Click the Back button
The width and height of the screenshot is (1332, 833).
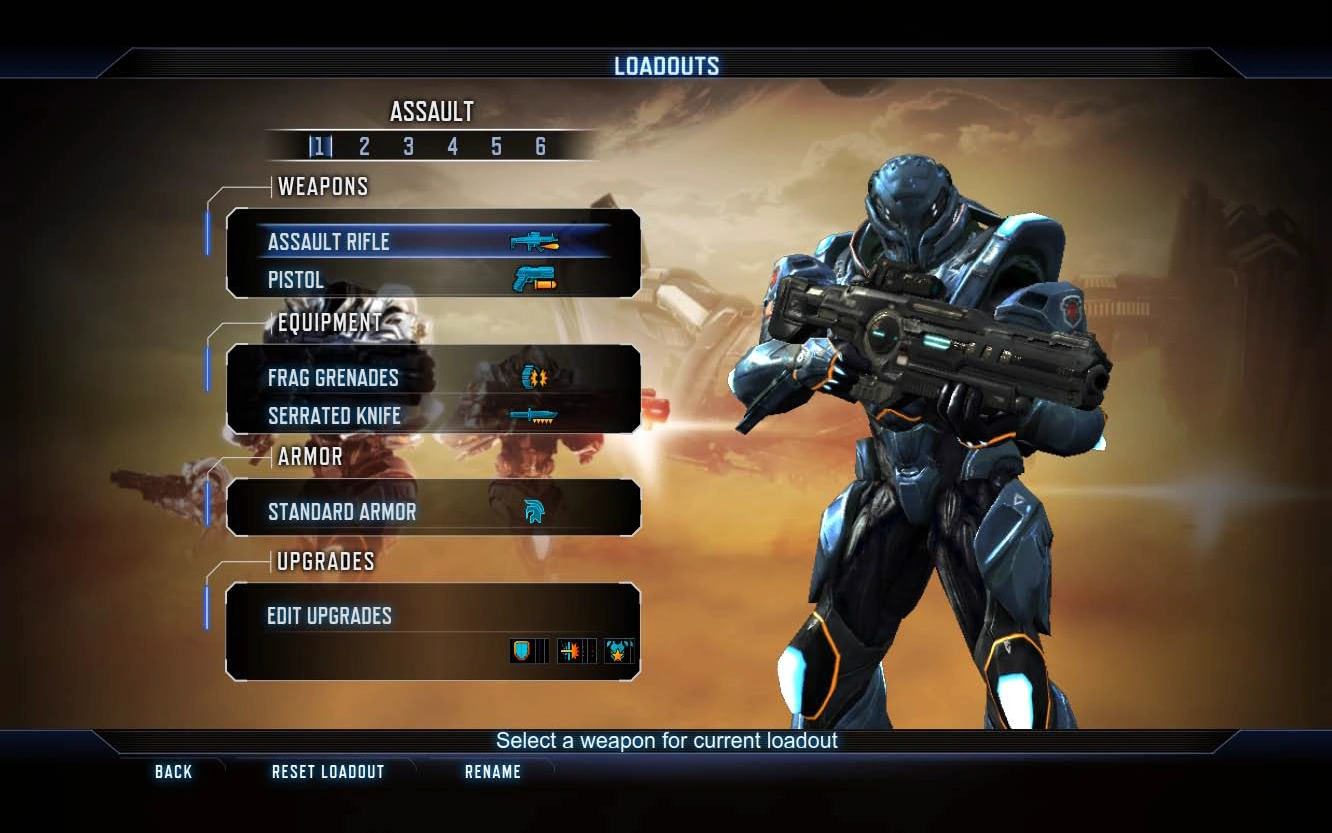click(172, 771)
